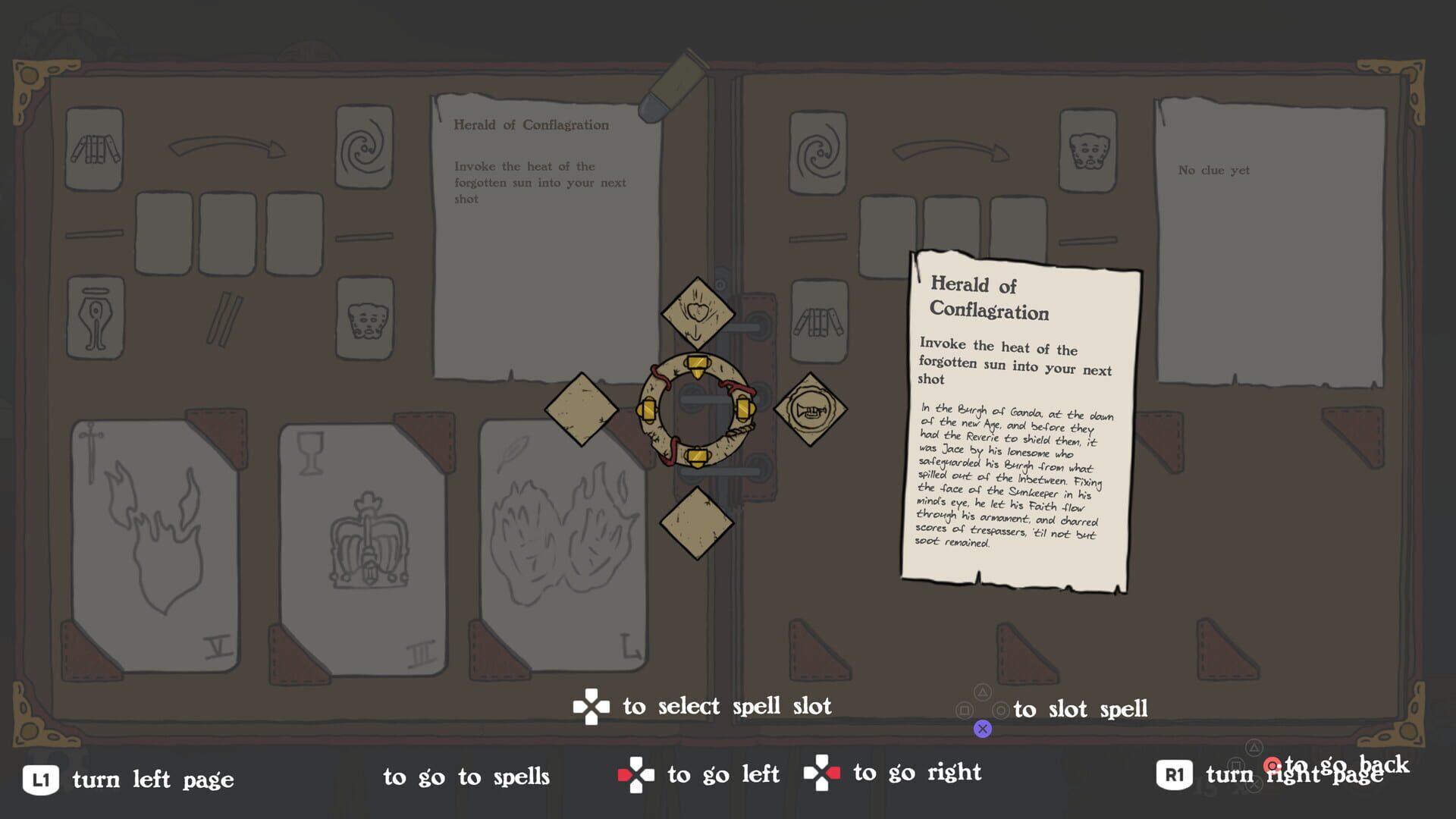
Task: Toggle the center ring spell dial
Action: (x=698, y=409)
